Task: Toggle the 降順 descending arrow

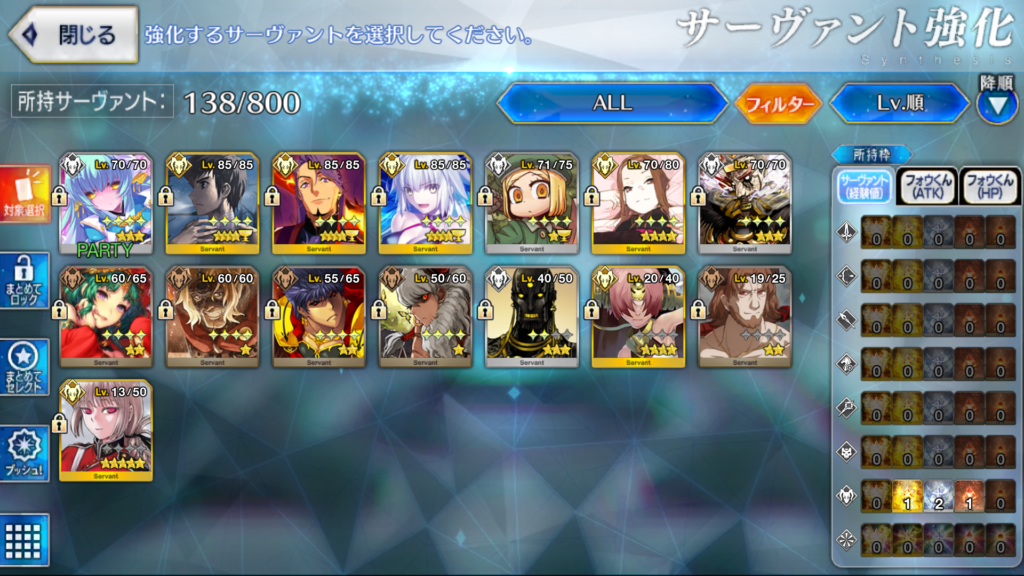Action: [996, 104]
